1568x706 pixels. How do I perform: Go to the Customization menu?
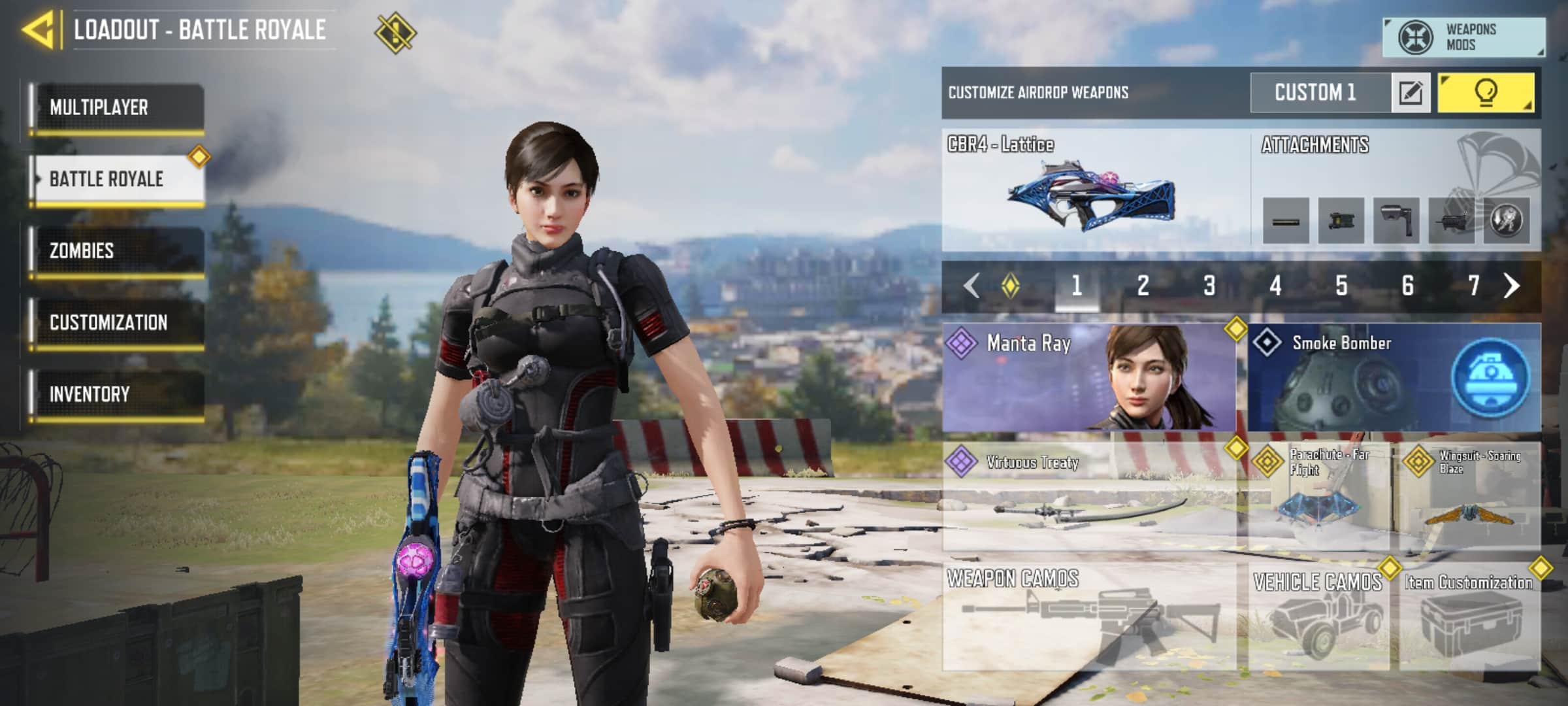click(118, 323)
